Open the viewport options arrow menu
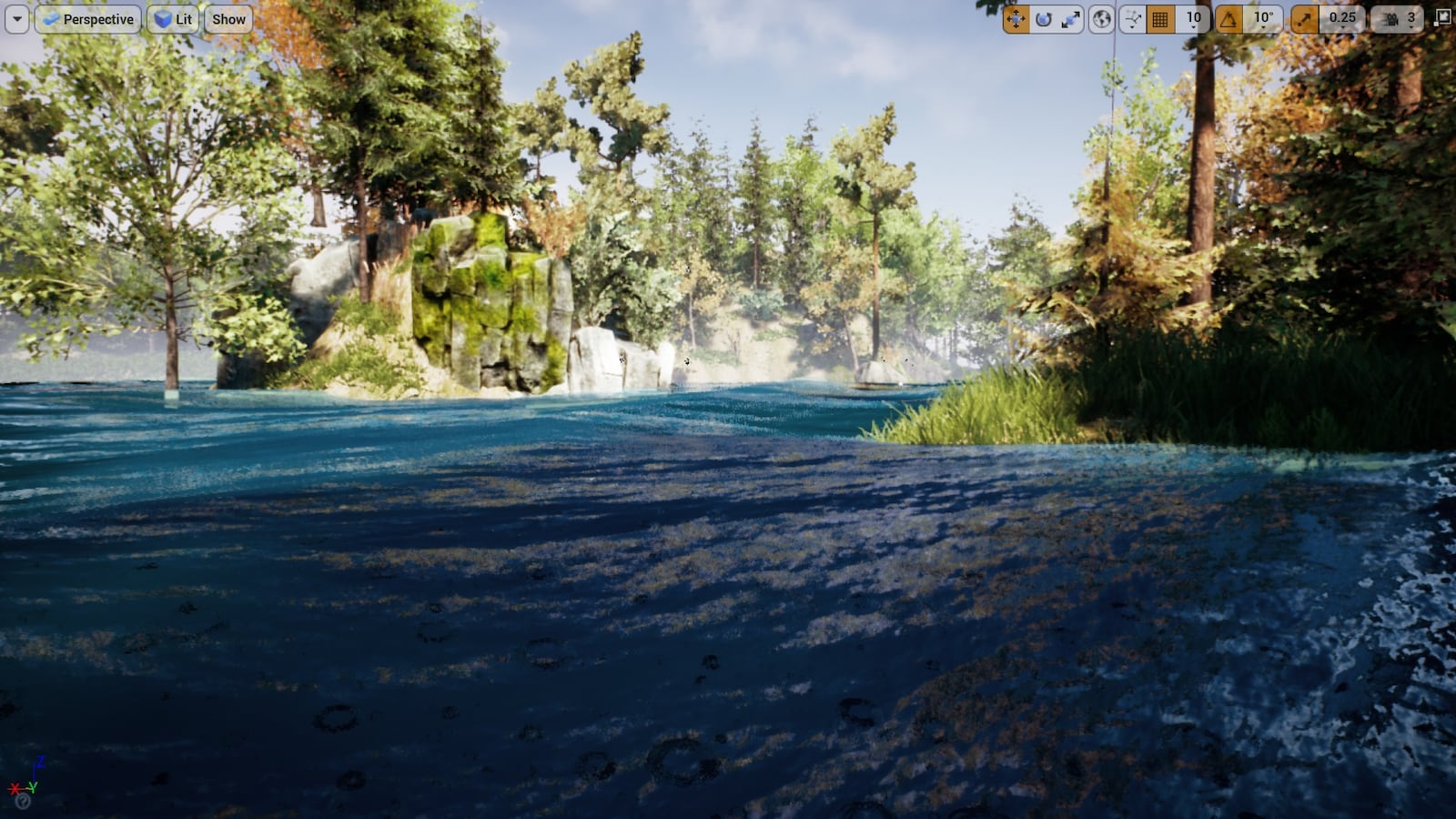This screenshot has width=1456, height=819. click(16, 18)
